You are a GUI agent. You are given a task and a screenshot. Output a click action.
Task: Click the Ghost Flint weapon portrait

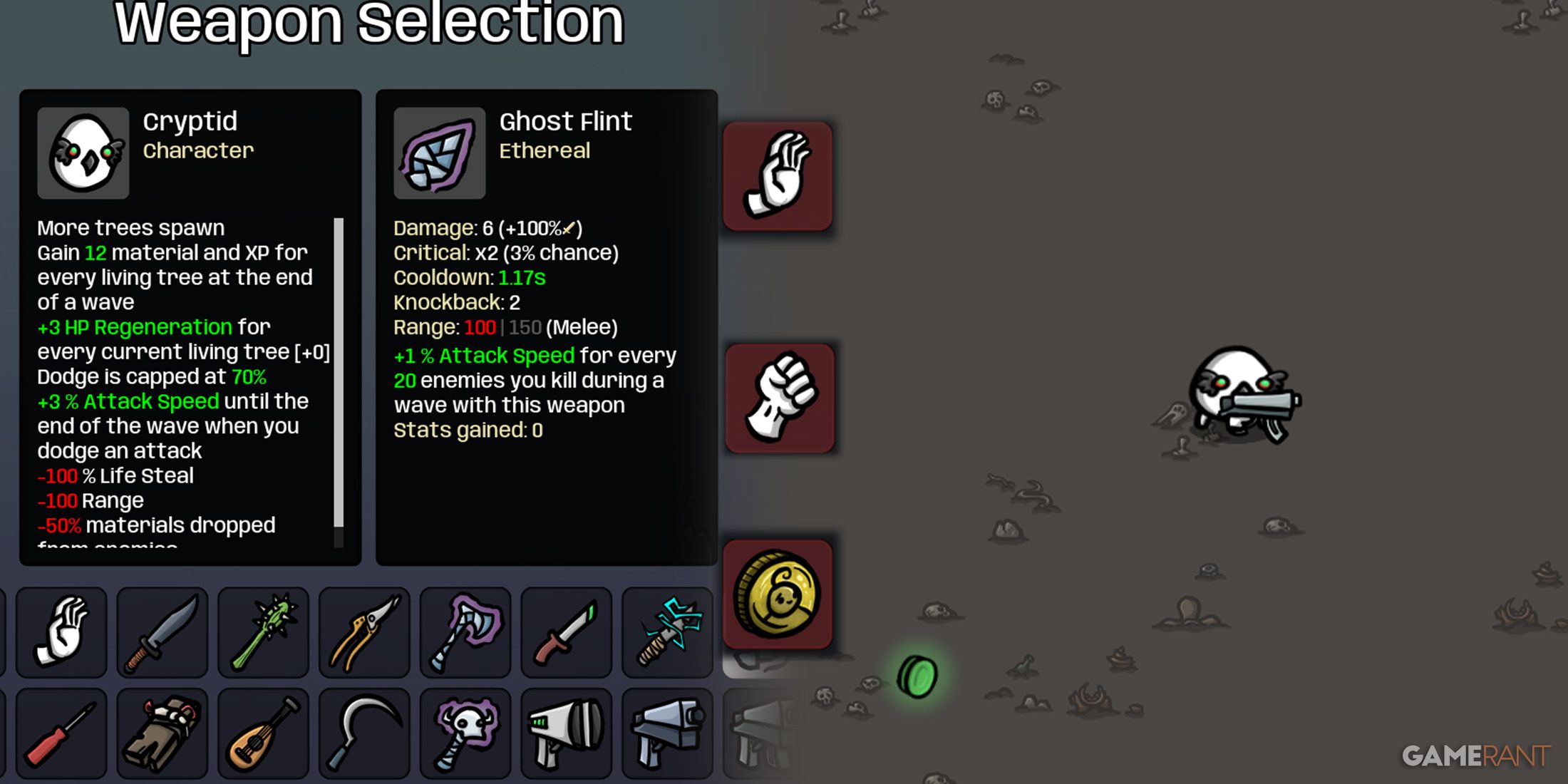440,153
